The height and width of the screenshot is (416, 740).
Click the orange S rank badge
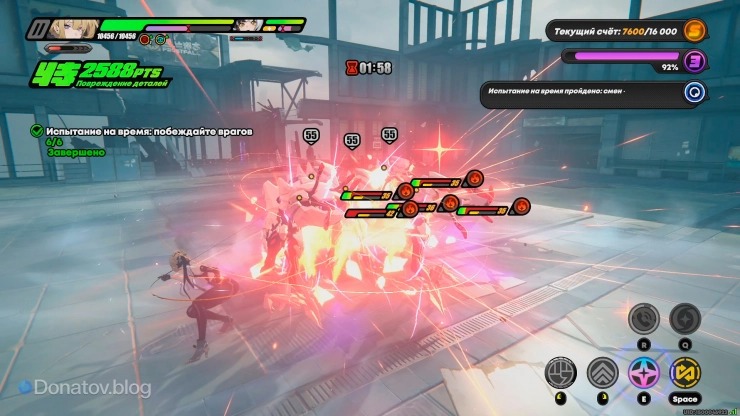pyautogui.click(x=694, y=31)
